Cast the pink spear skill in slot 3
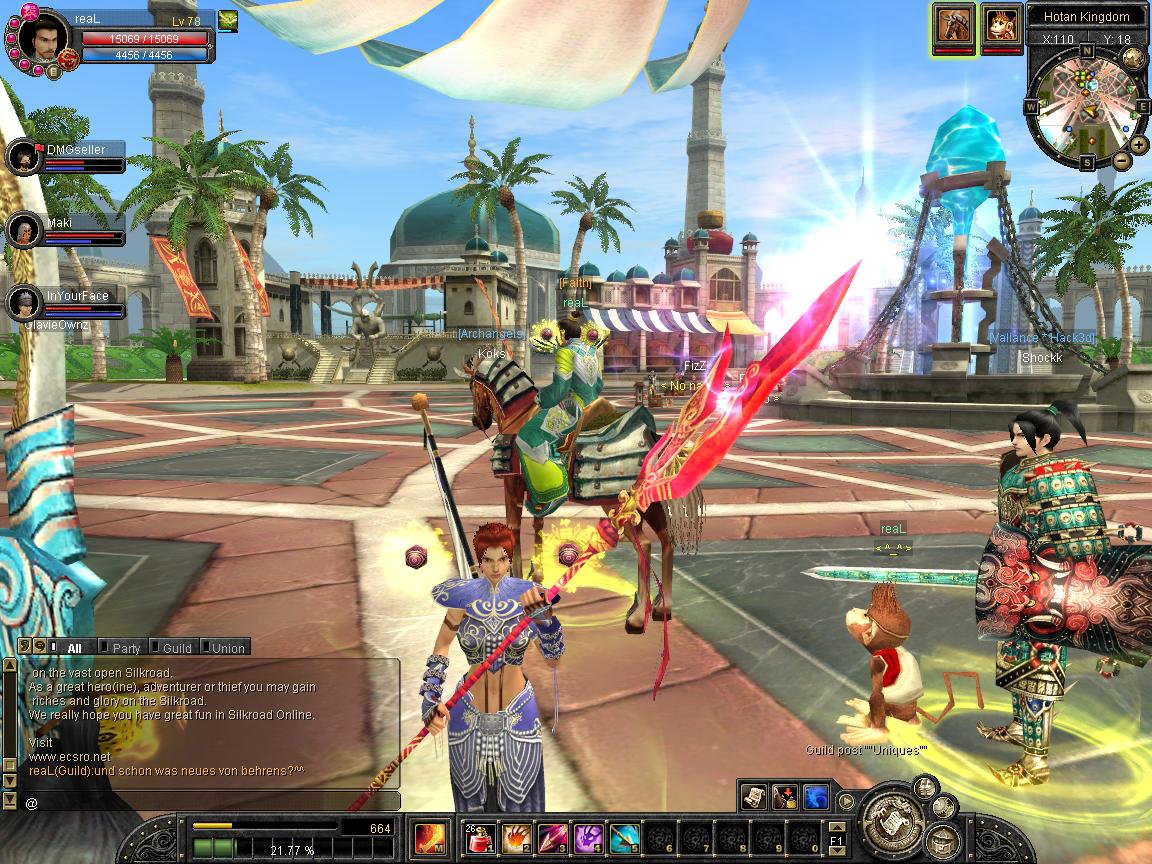Viewport: 1152px width, 864px height. [x=551, y=836]
